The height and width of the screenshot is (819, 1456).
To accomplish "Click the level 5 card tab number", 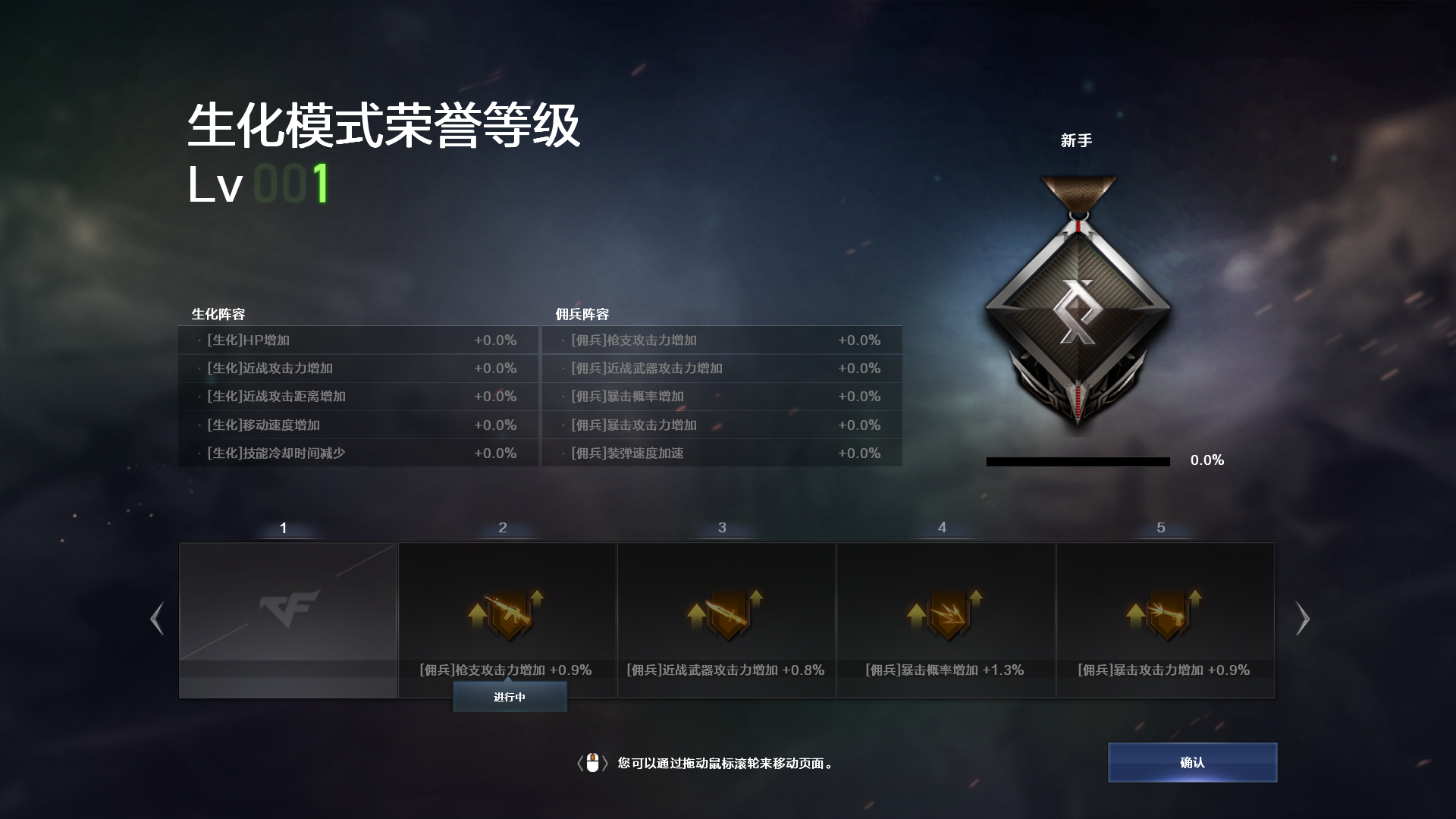I will 1160,527.
